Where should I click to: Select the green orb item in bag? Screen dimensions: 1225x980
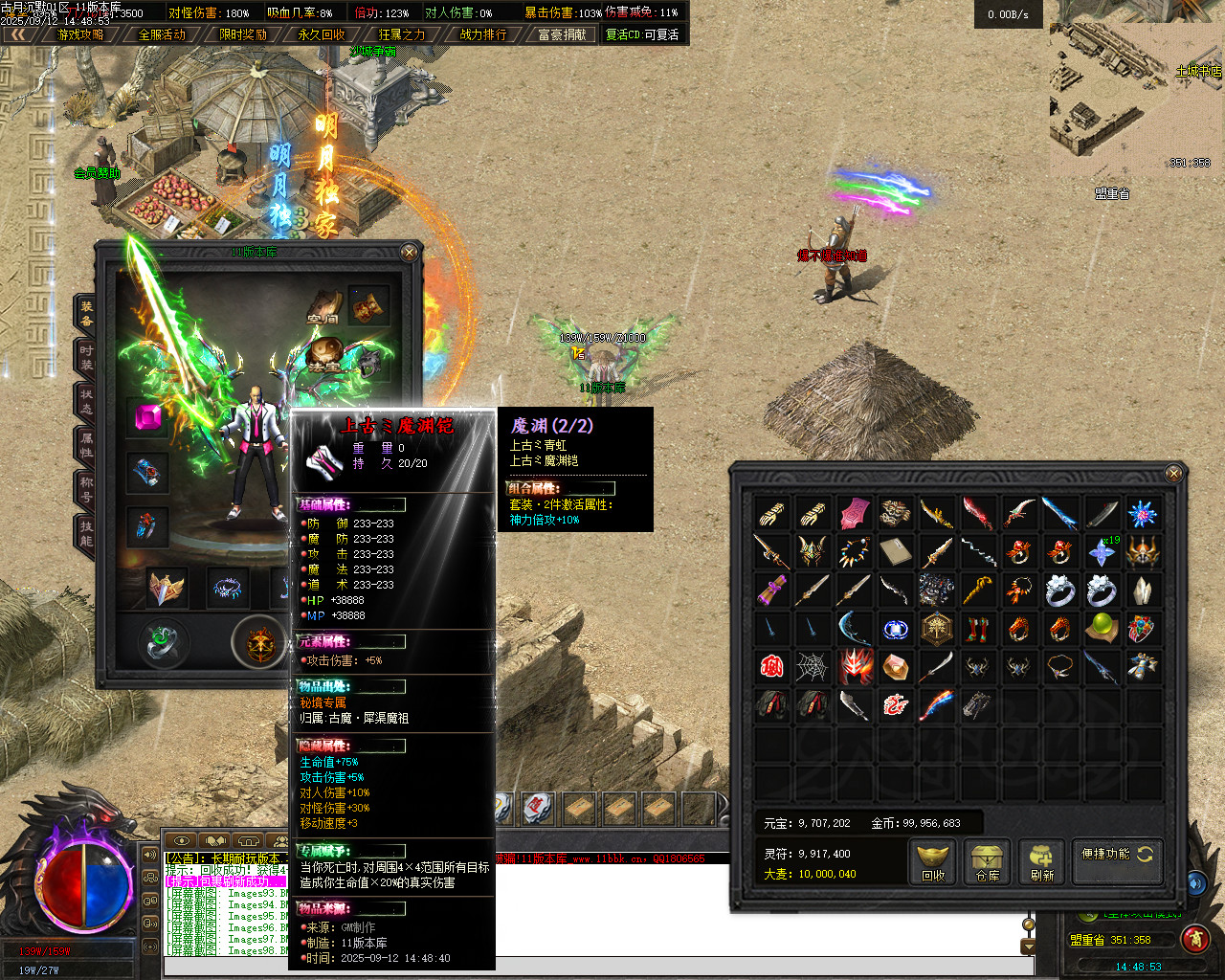1102,628
